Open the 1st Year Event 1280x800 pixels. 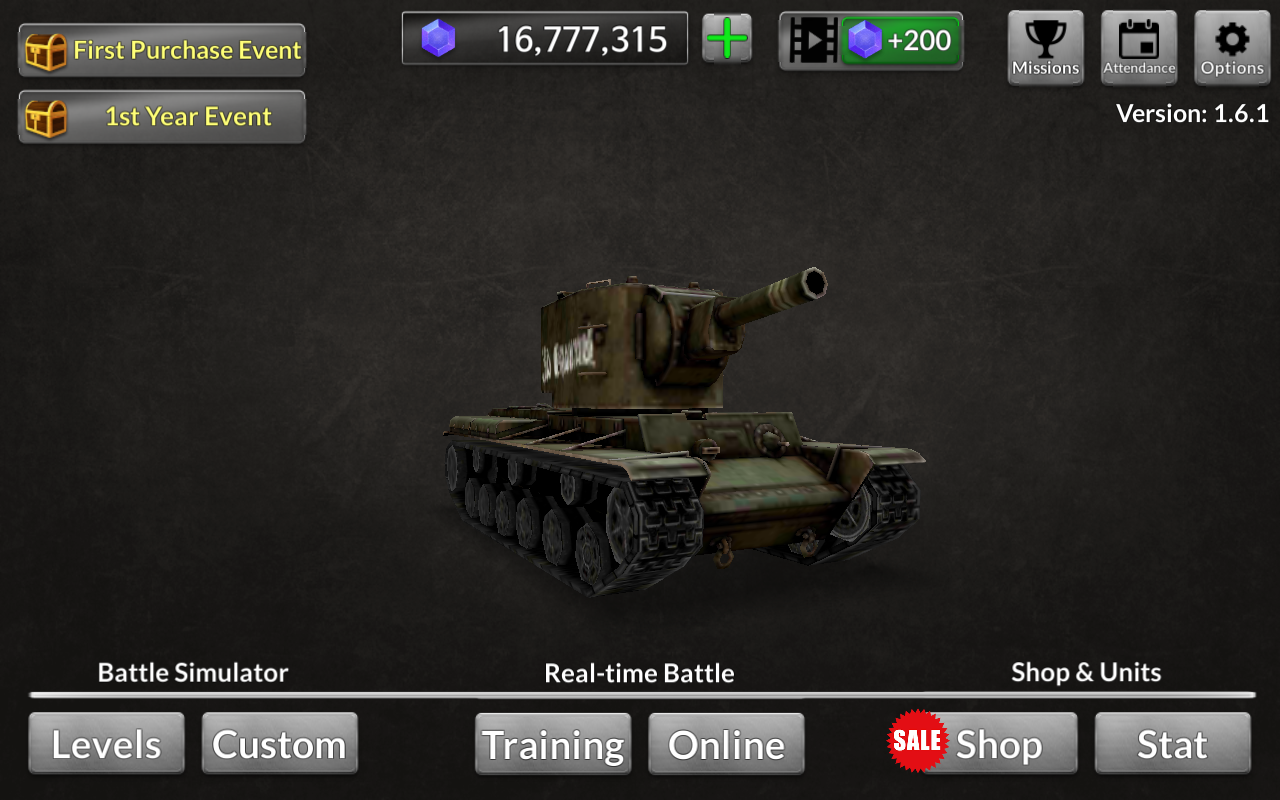pos(162,117)
